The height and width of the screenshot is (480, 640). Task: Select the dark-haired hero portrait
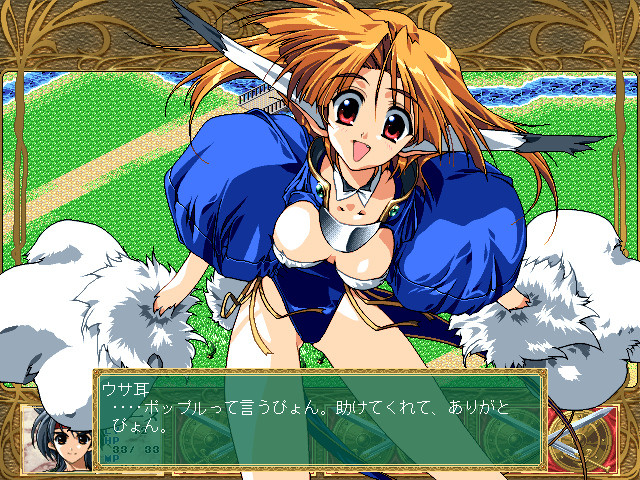pos(57,436)
